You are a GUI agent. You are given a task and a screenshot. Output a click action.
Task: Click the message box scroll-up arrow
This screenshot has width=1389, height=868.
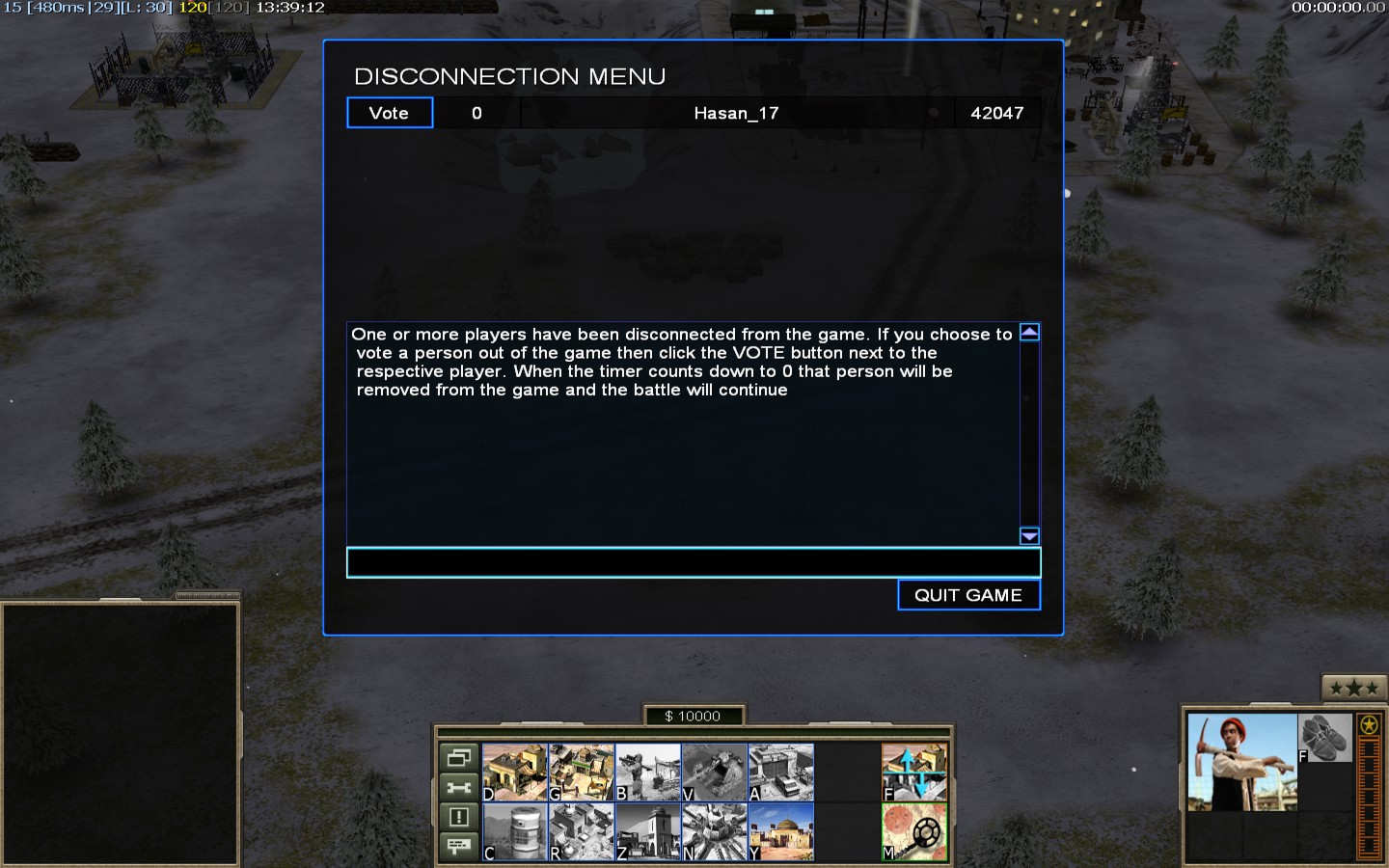(x=1029, y=333)
